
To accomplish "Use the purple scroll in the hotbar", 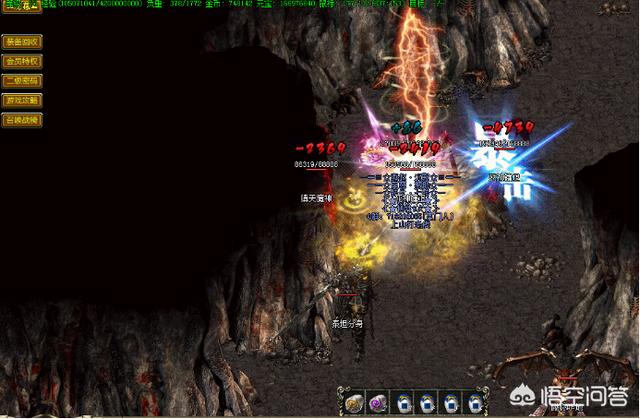I will (x=377, y=402).
